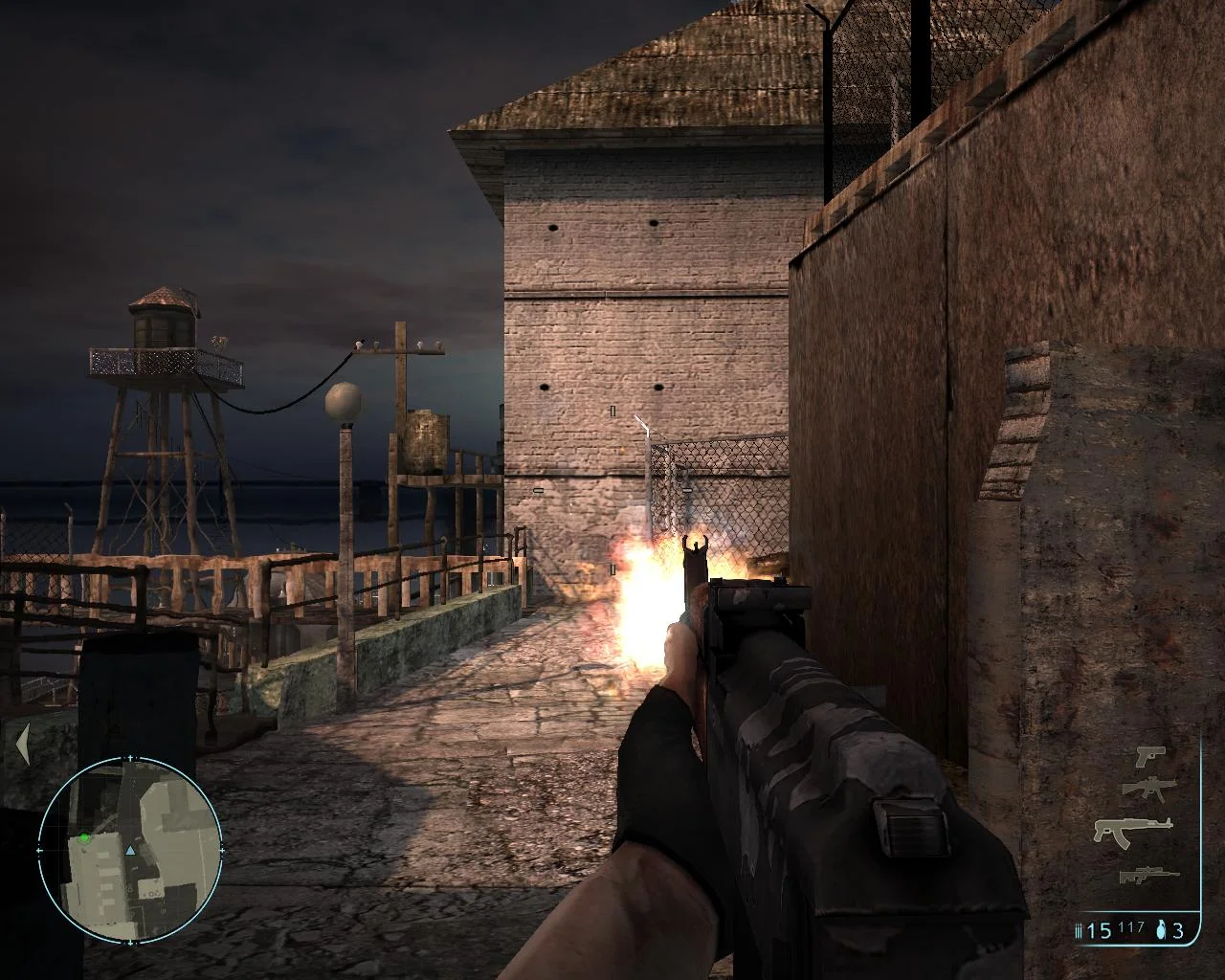Choose the highlighted AK-47 rifle icon
This screenshot has height=980, width=1225.
pos(1133,830)
